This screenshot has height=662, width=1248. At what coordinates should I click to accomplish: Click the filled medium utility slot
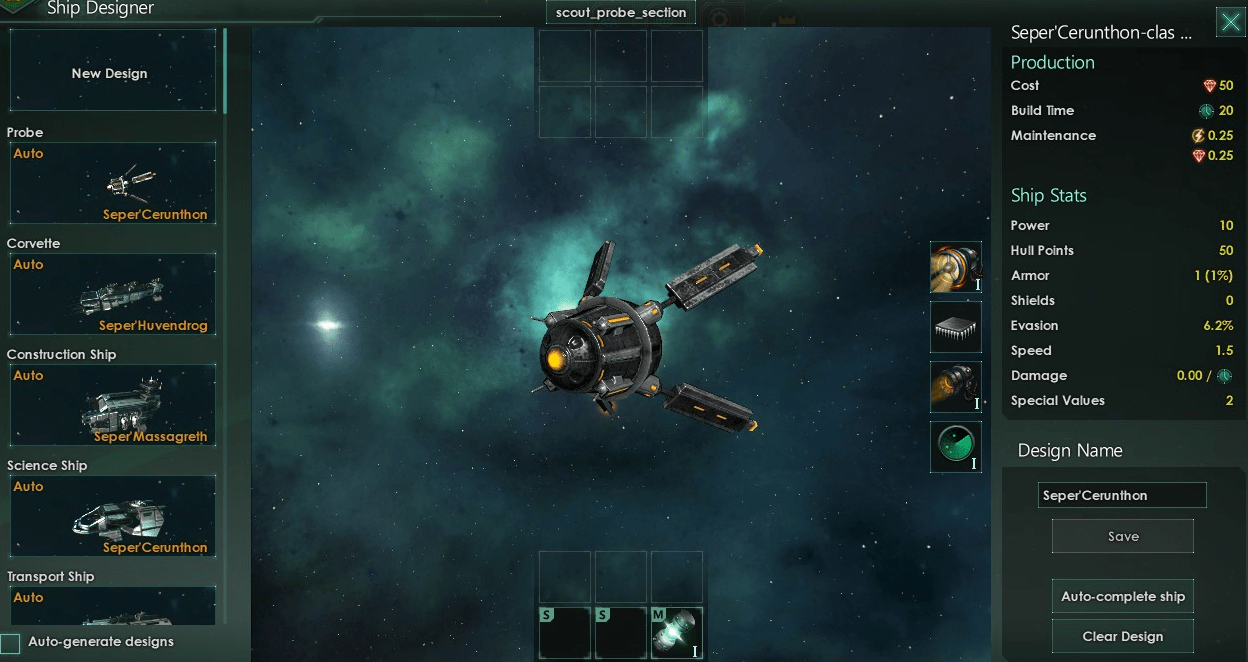coord(676,633)
